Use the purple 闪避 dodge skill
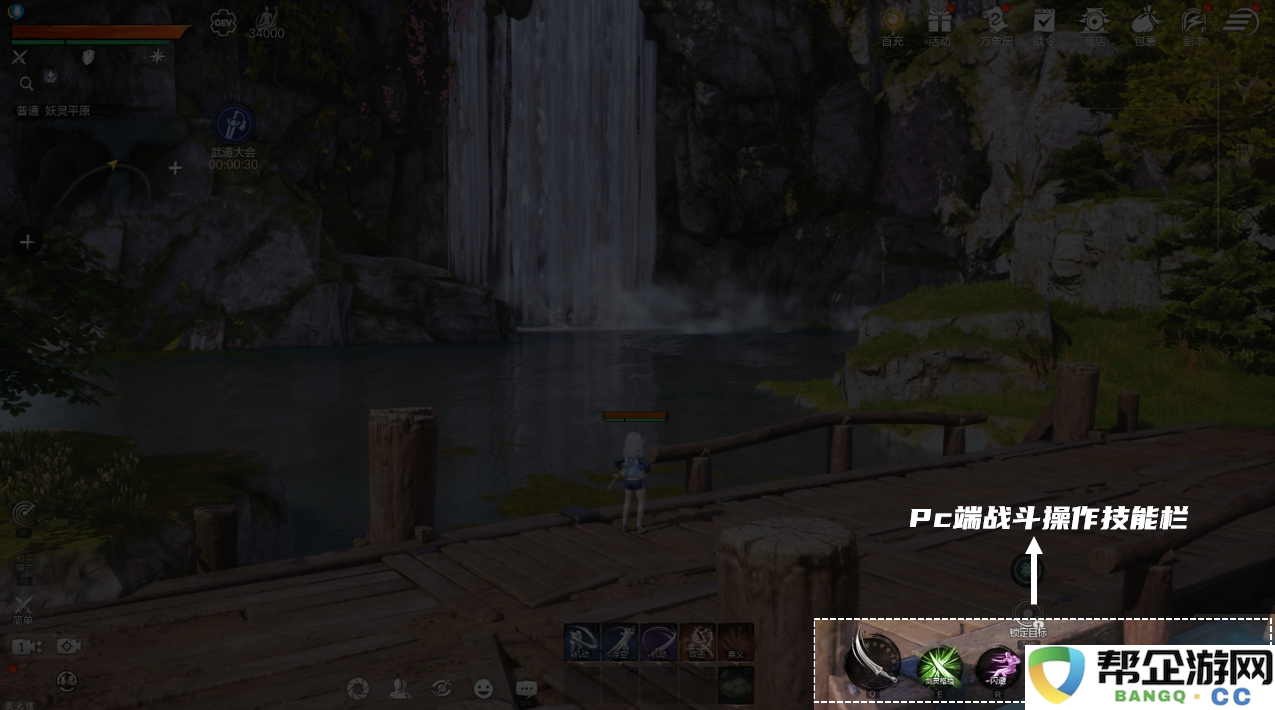This screenshot has height=710, width=1275. 996,666
